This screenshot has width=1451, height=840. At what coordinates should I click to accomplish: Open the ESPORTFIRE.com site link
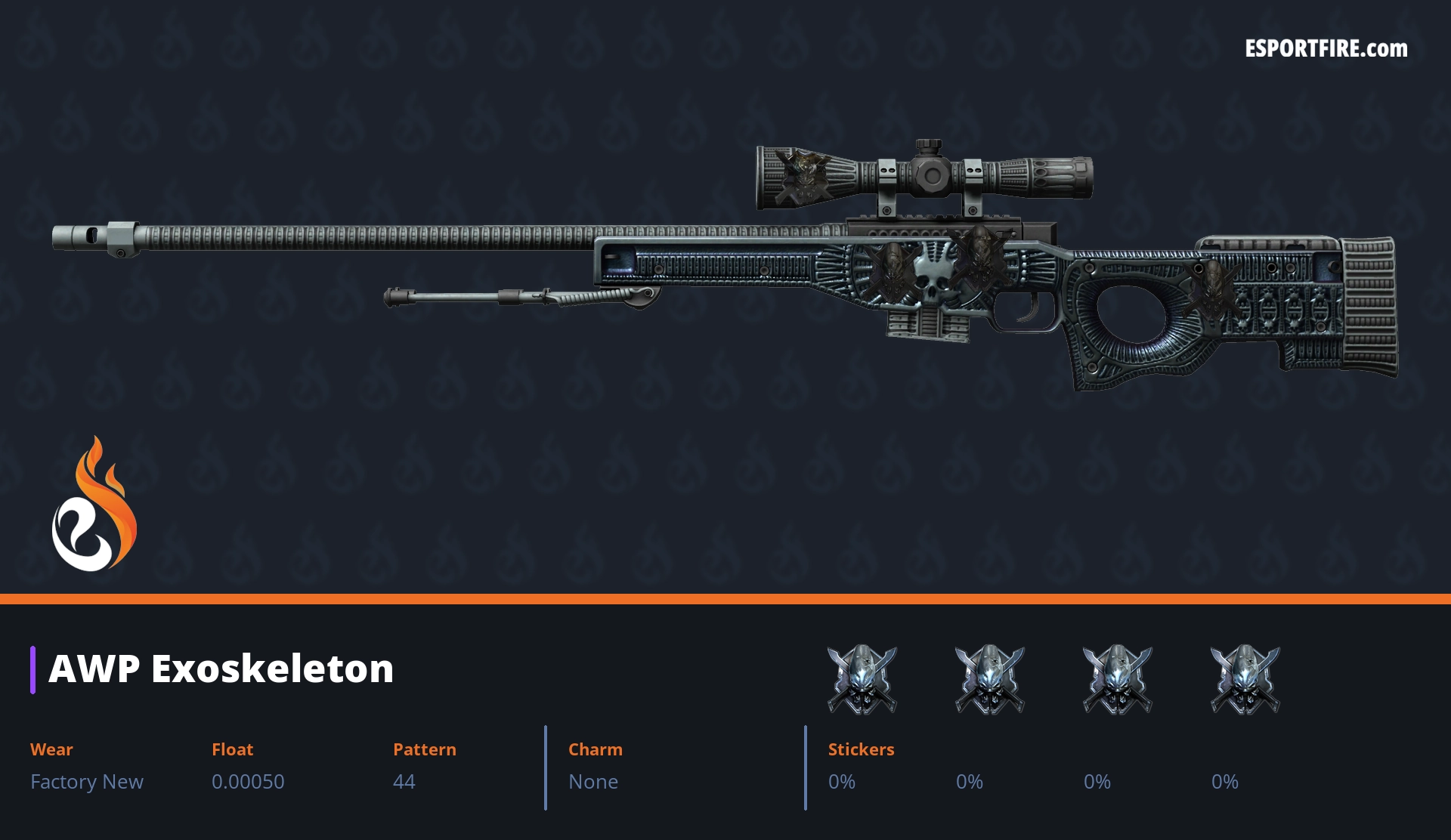click(1326, 49)
